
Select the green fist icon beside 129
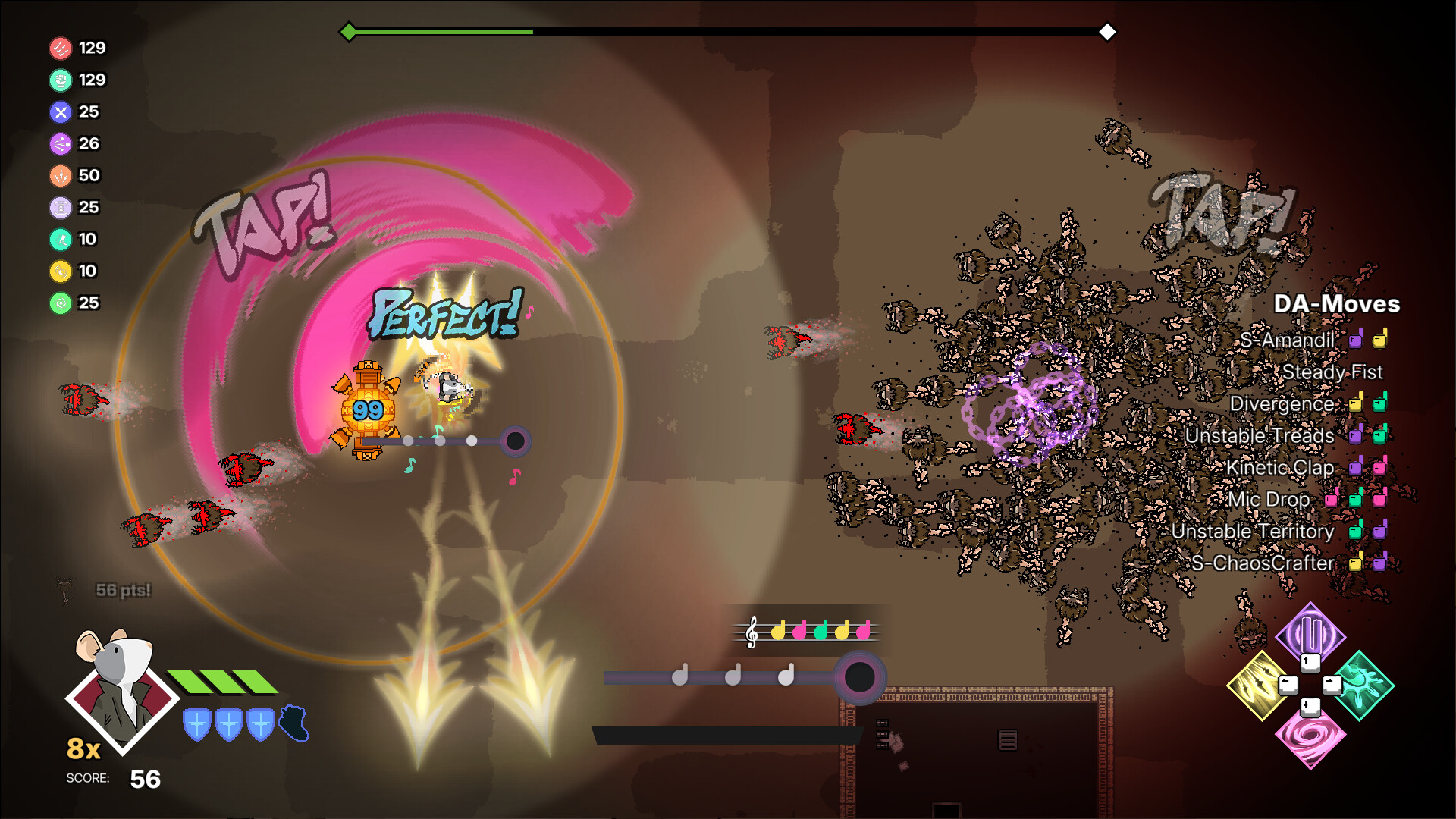(61, 79)
